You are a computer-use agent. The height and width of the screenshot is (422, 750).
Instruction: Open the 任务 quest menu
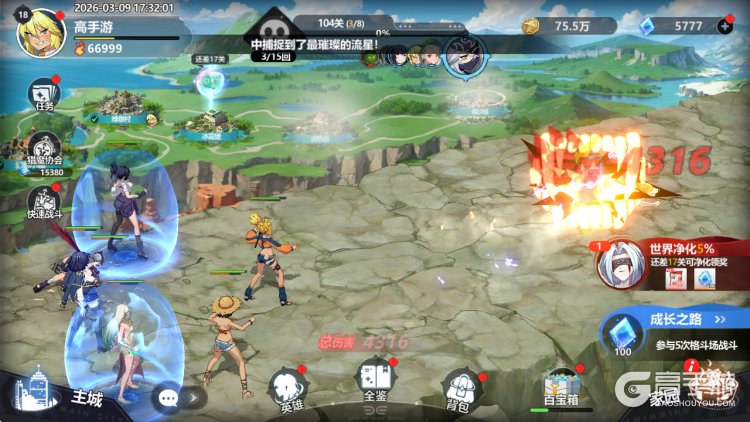click(x=42, y=94)
